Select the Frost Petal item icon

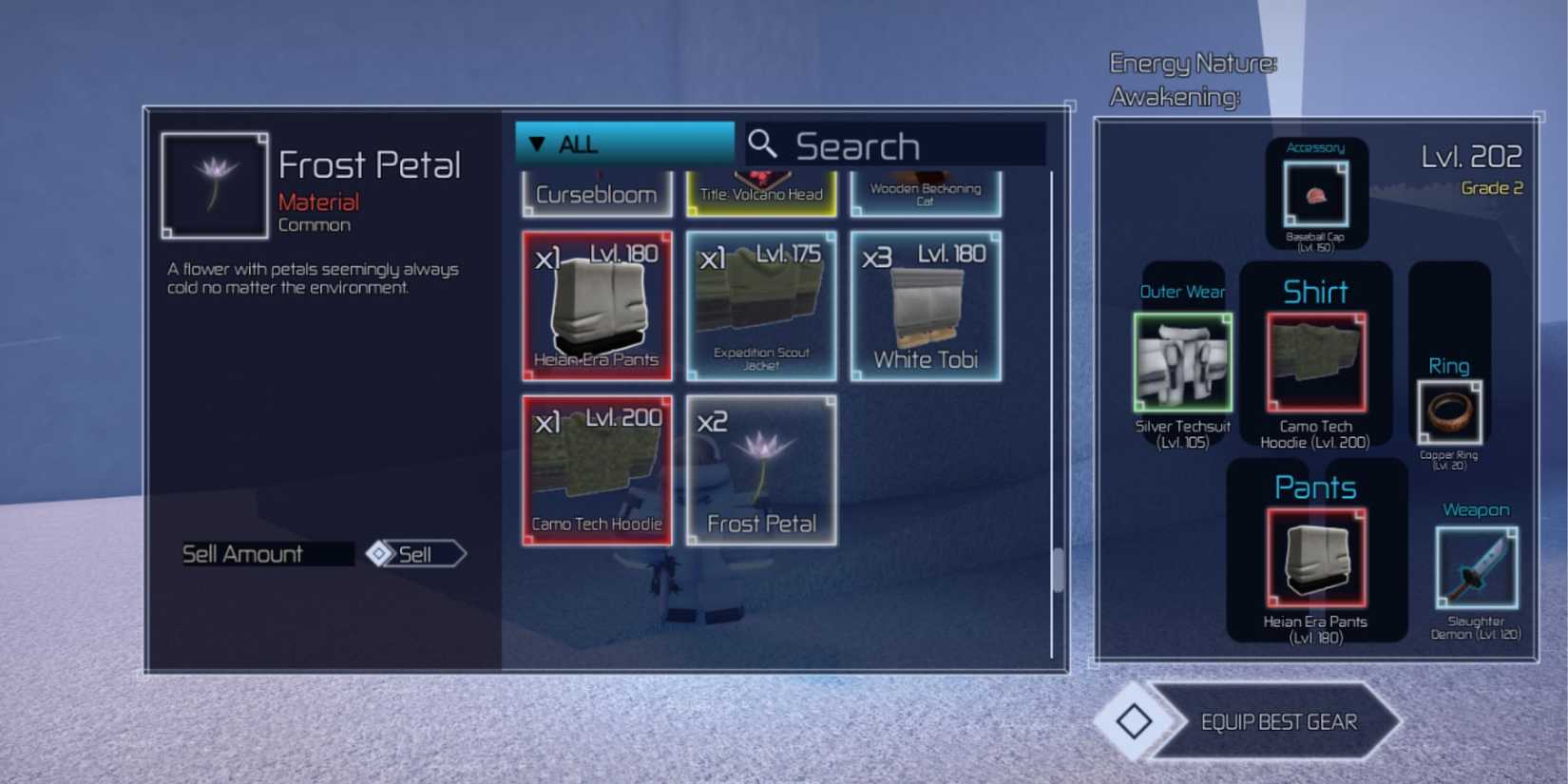pyautogui.click(x=214, y=183)
